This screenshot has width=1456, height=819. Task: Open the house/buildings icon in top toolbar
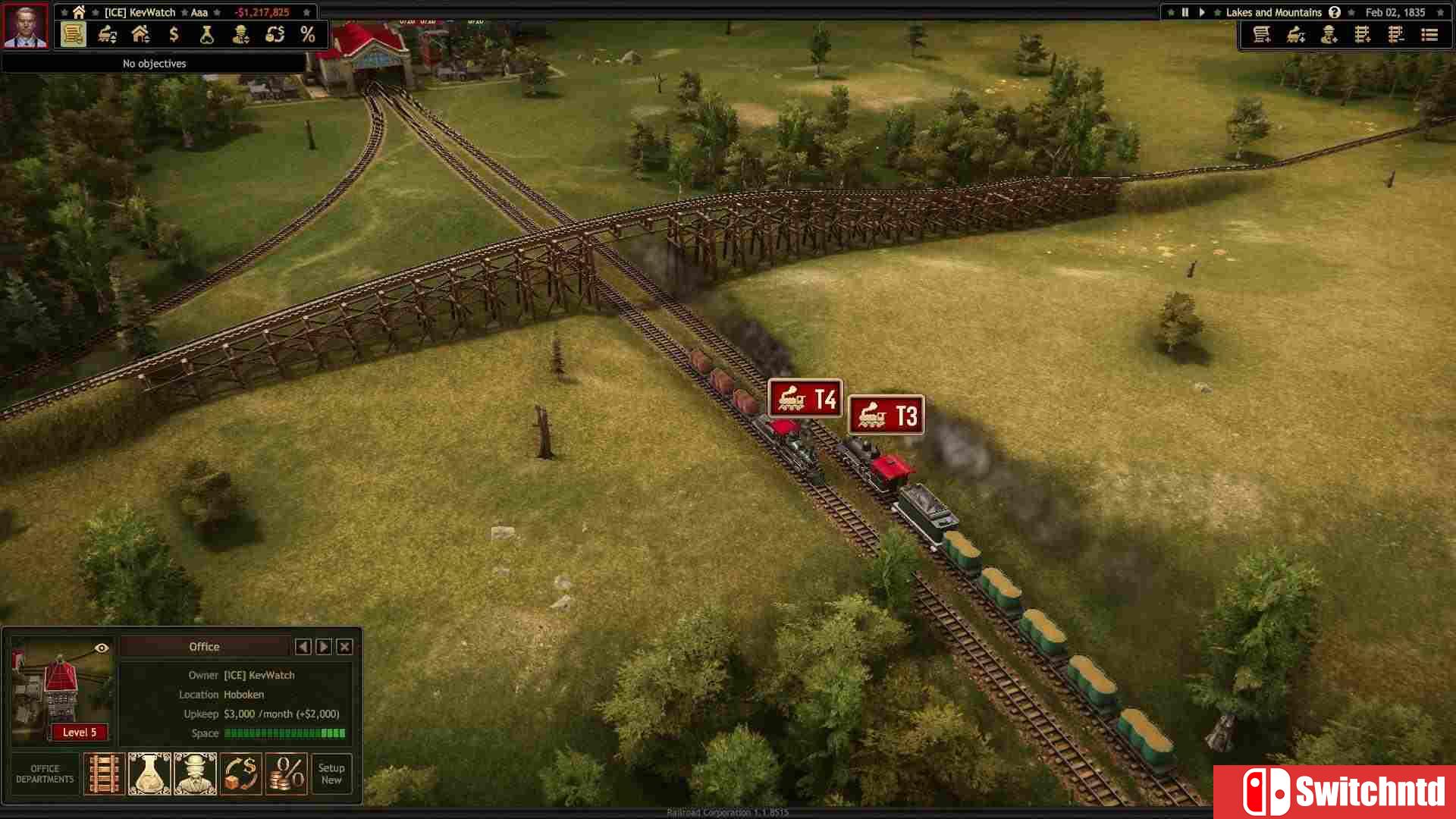coord(140,33)
